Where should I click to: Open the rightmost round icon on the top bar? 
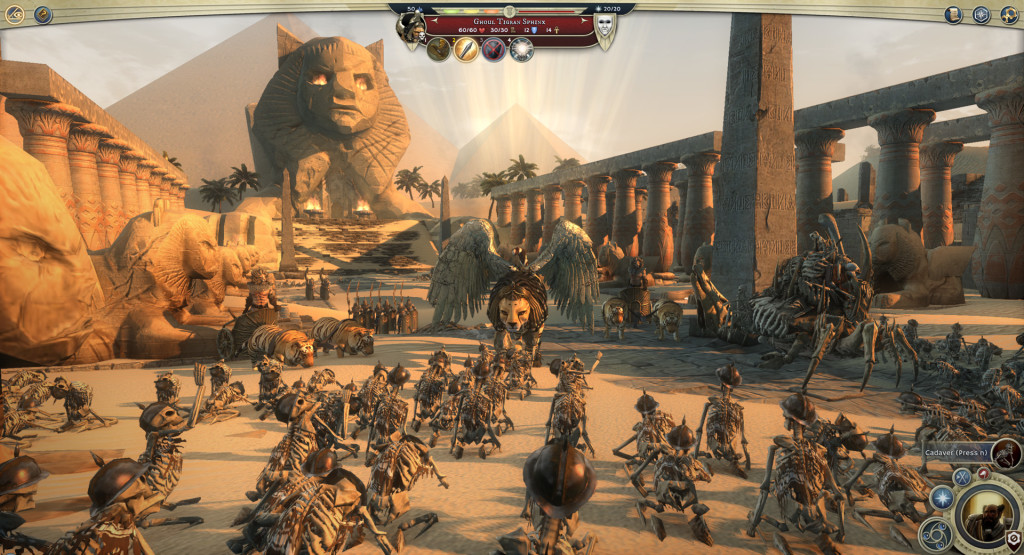coord(1008,14)
